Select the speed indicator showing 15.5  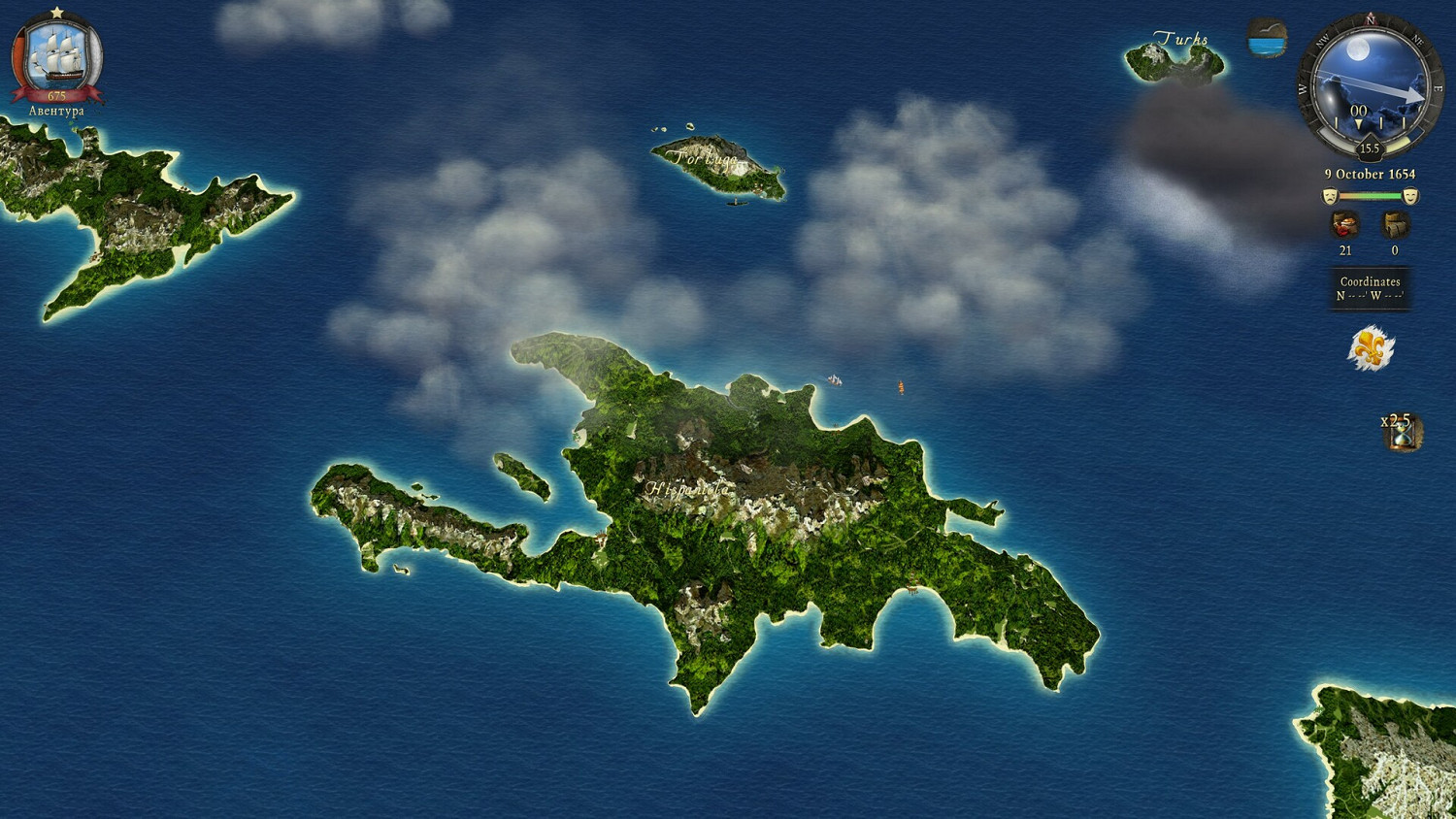(1370, 147)
